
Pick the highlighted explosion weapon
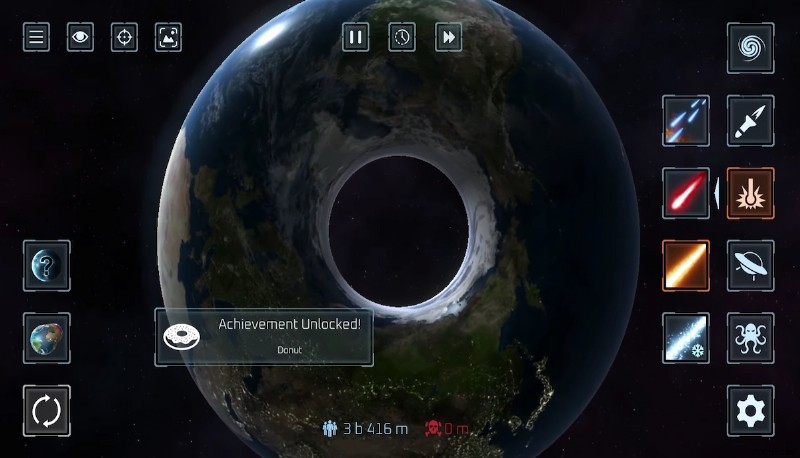pos(750,193)
